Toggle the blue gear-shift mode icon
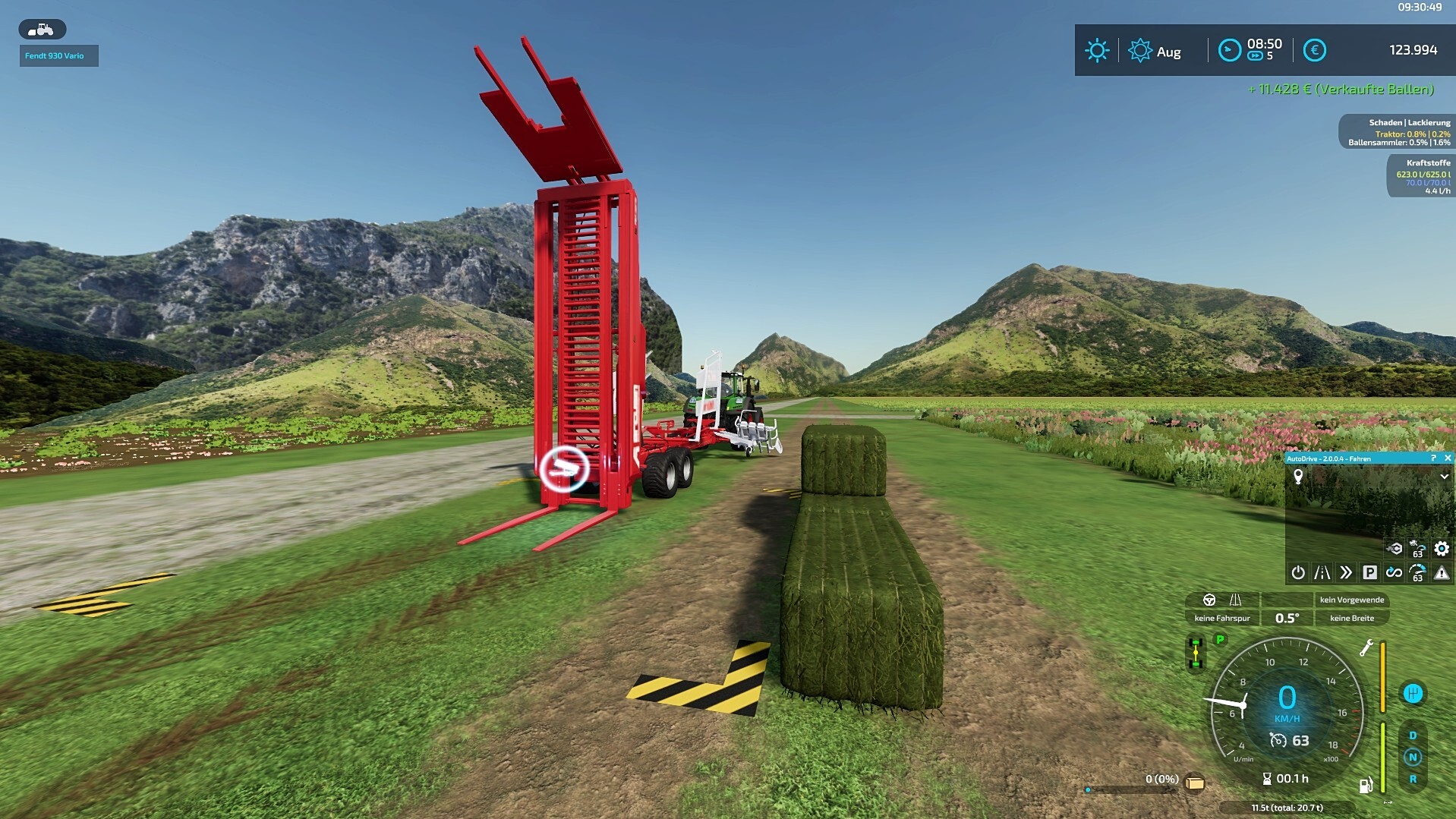1456x819 pixels. tap(1413, 693)
